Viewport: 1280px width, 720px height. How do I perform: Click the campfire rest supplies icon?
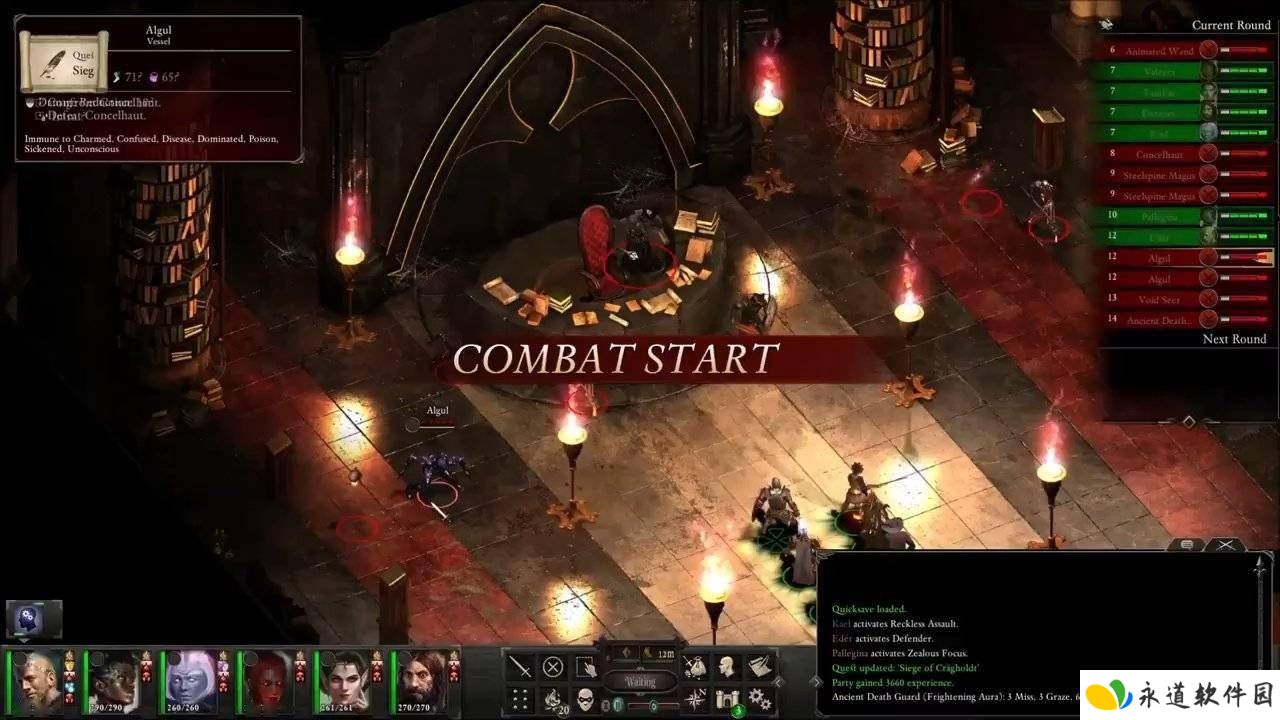point(553,699)
